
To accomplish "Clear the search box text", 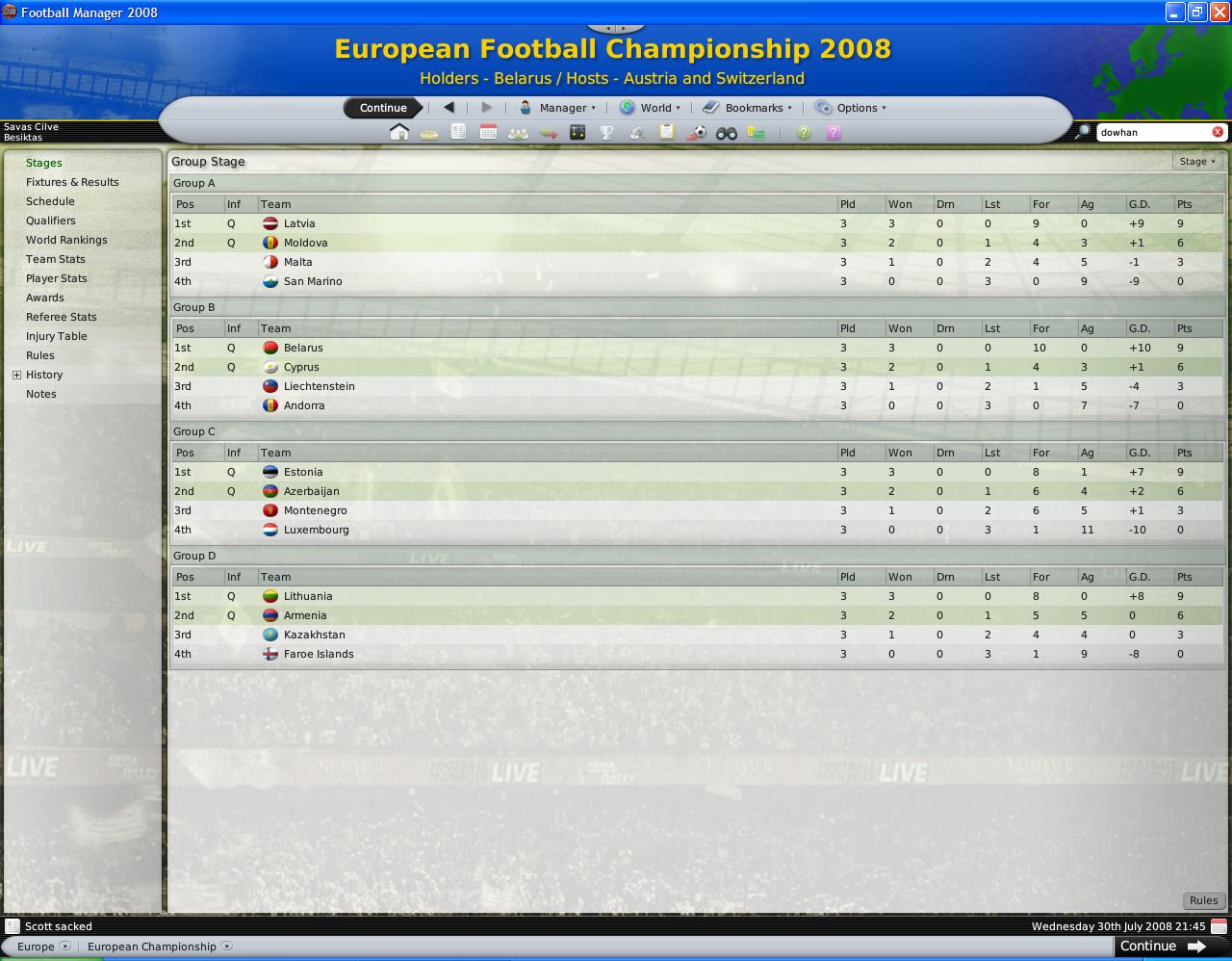I will (1218, 132).
